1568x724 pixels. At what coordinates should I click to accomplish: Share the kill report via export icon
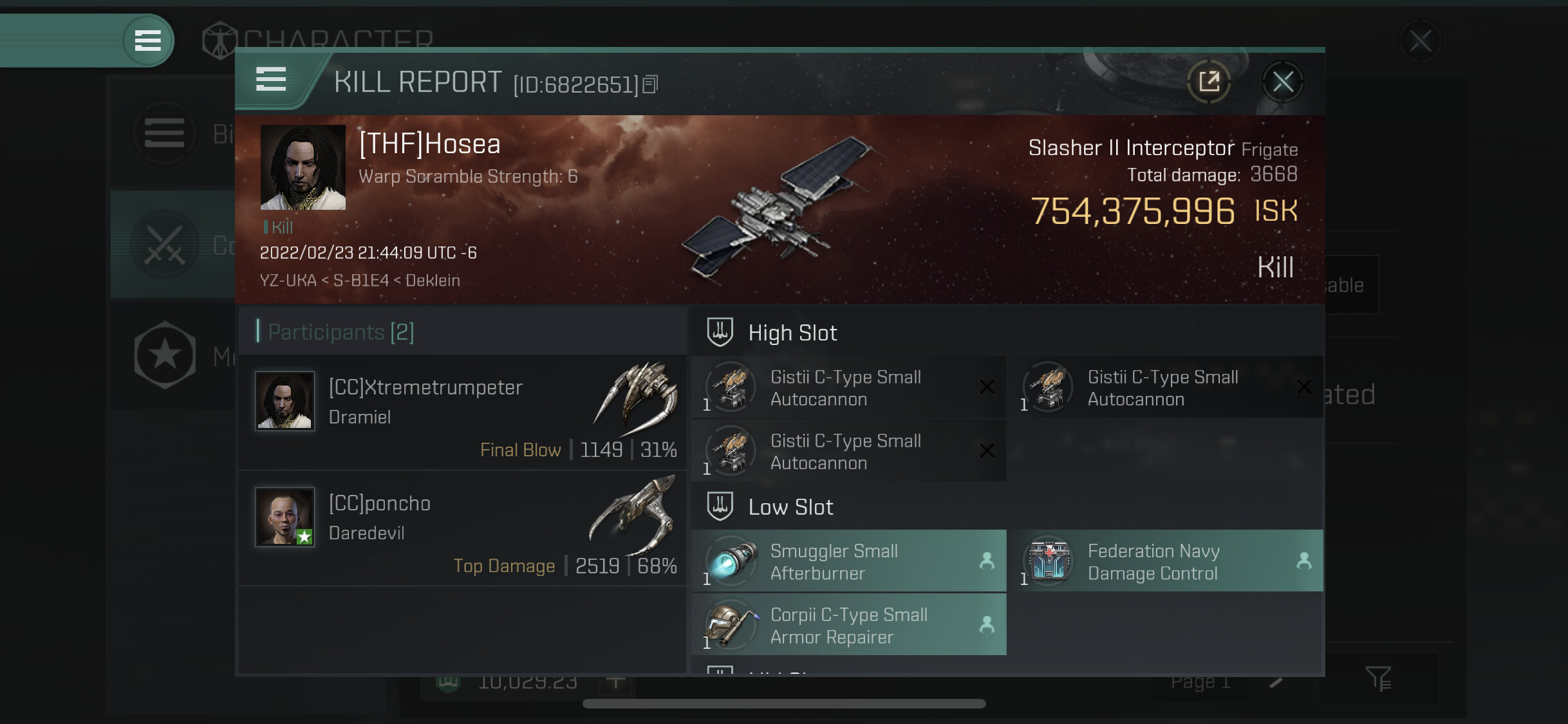[1209, 82]
